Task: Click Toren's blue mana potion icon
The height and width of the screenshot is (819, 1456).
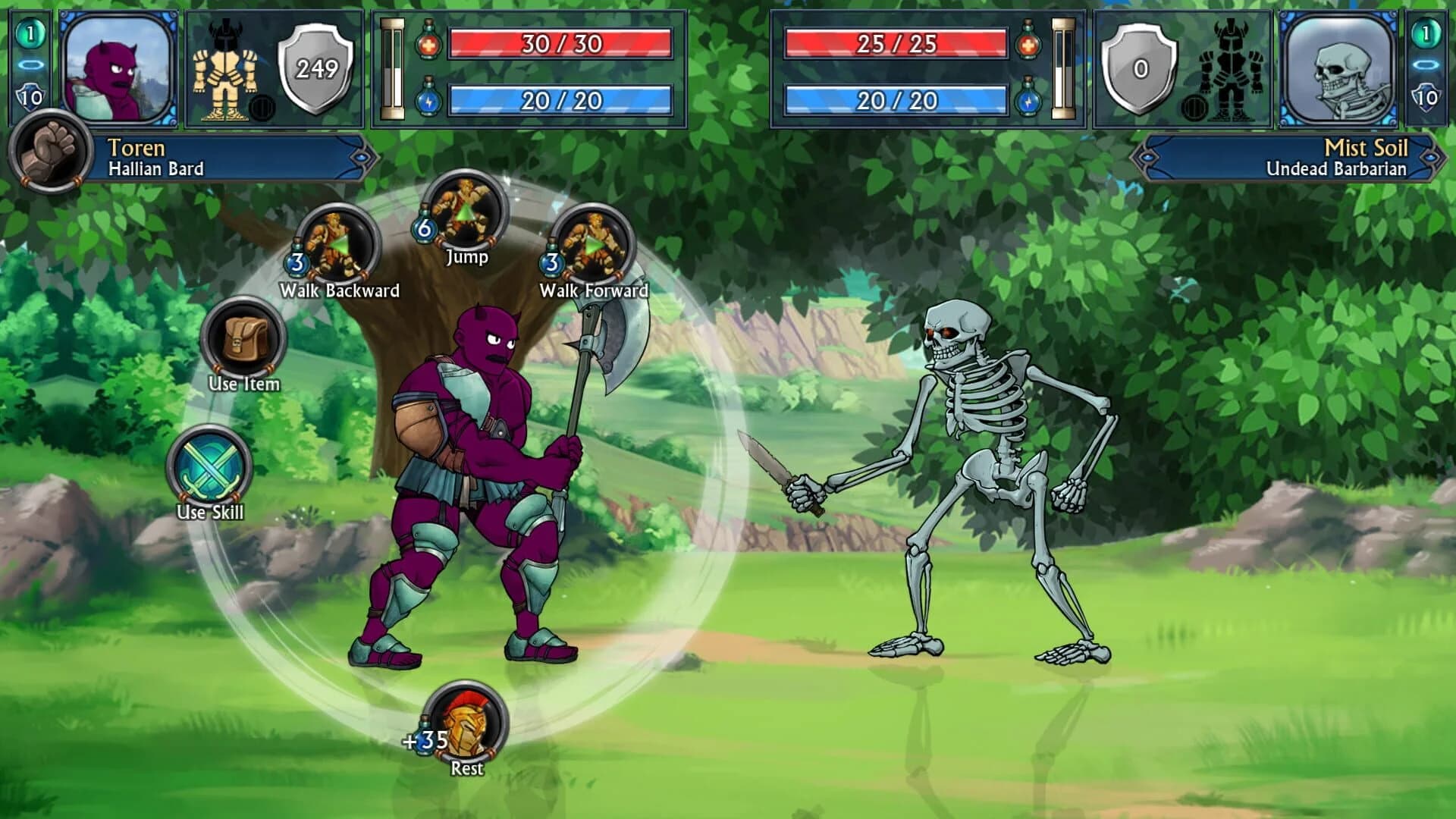Action: point(428,99)
